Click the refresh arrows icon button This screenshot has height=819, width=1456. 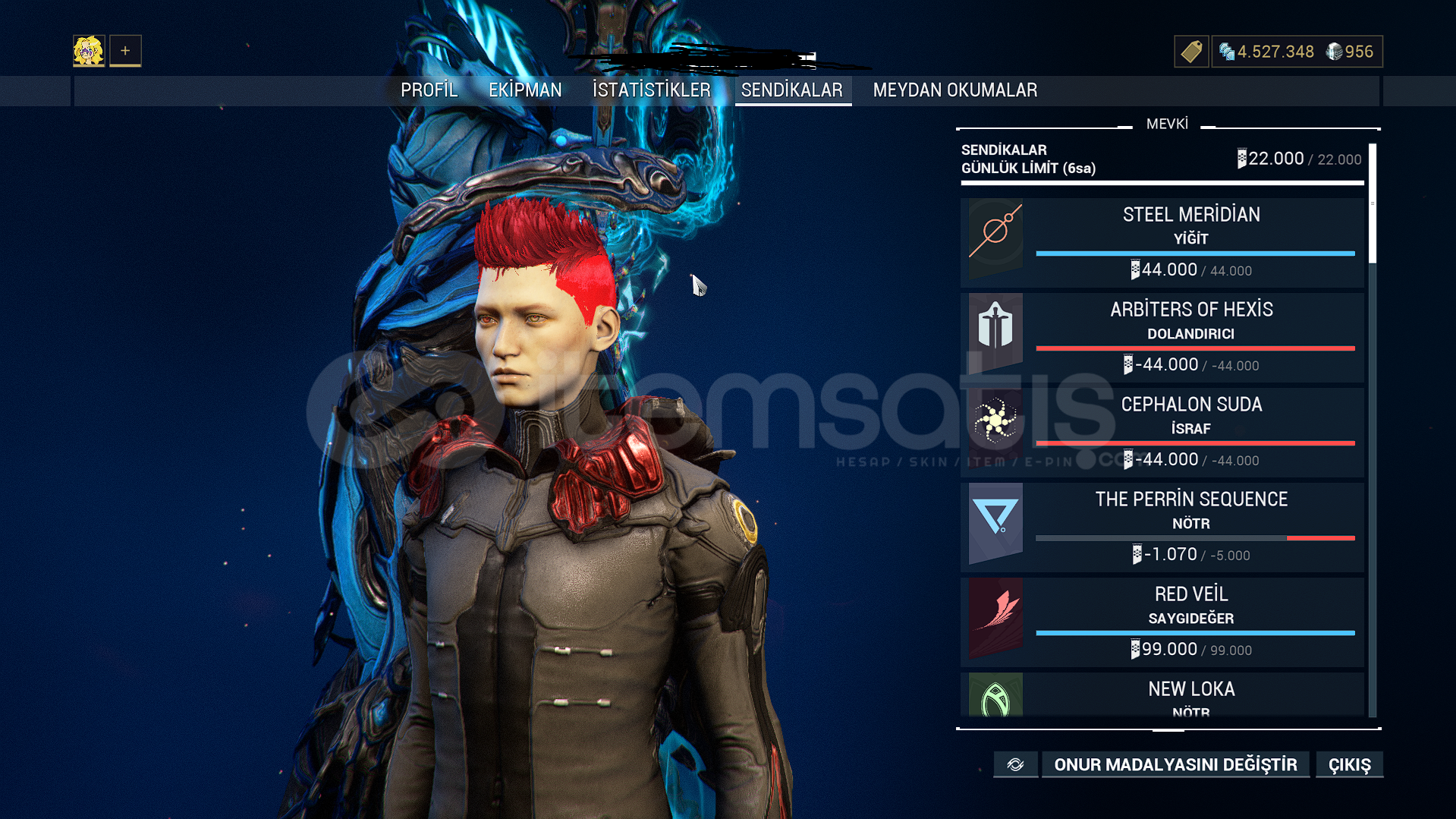(1015, 764)
